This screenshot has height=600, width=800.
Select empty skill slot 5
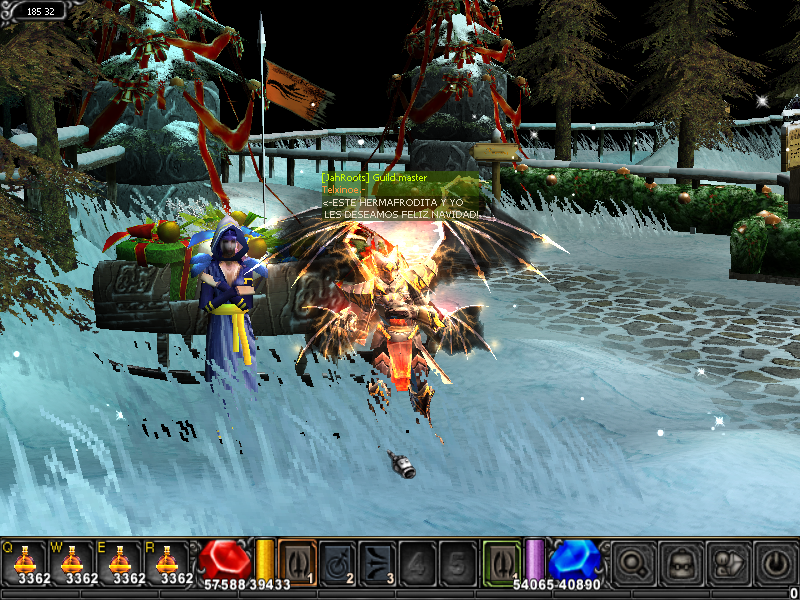[x=456, y=560]
